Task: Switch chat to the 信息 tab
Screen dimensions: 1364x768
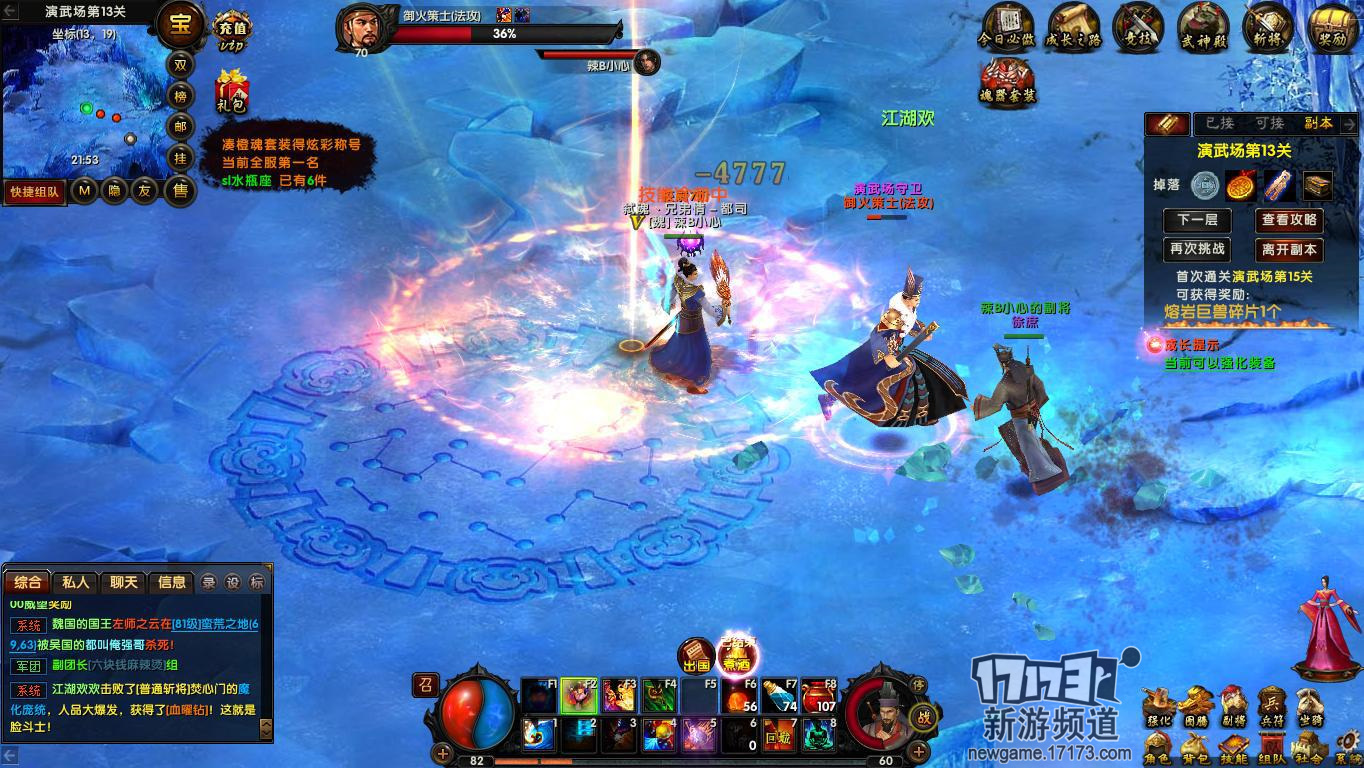Action: pyautogui.click(x=172, y=582)
